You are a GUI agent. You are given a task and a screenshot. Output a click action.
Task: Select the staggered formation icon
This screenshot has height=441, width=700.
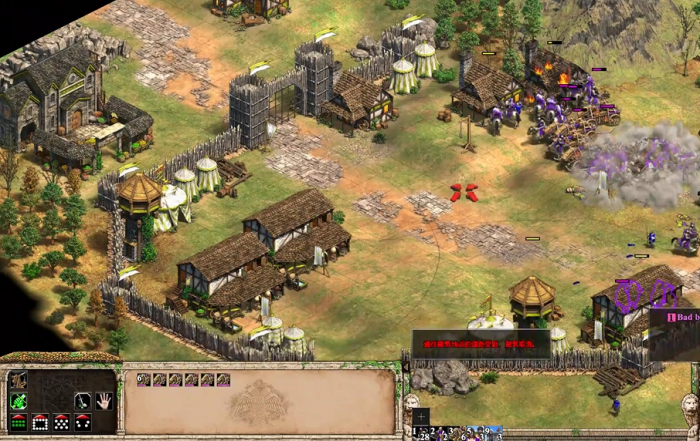tap(62, 423)
